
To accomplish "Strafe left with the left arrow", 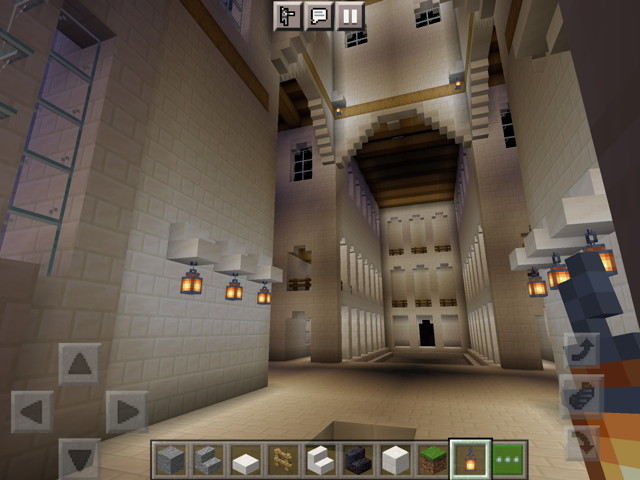I will (32, 411).
